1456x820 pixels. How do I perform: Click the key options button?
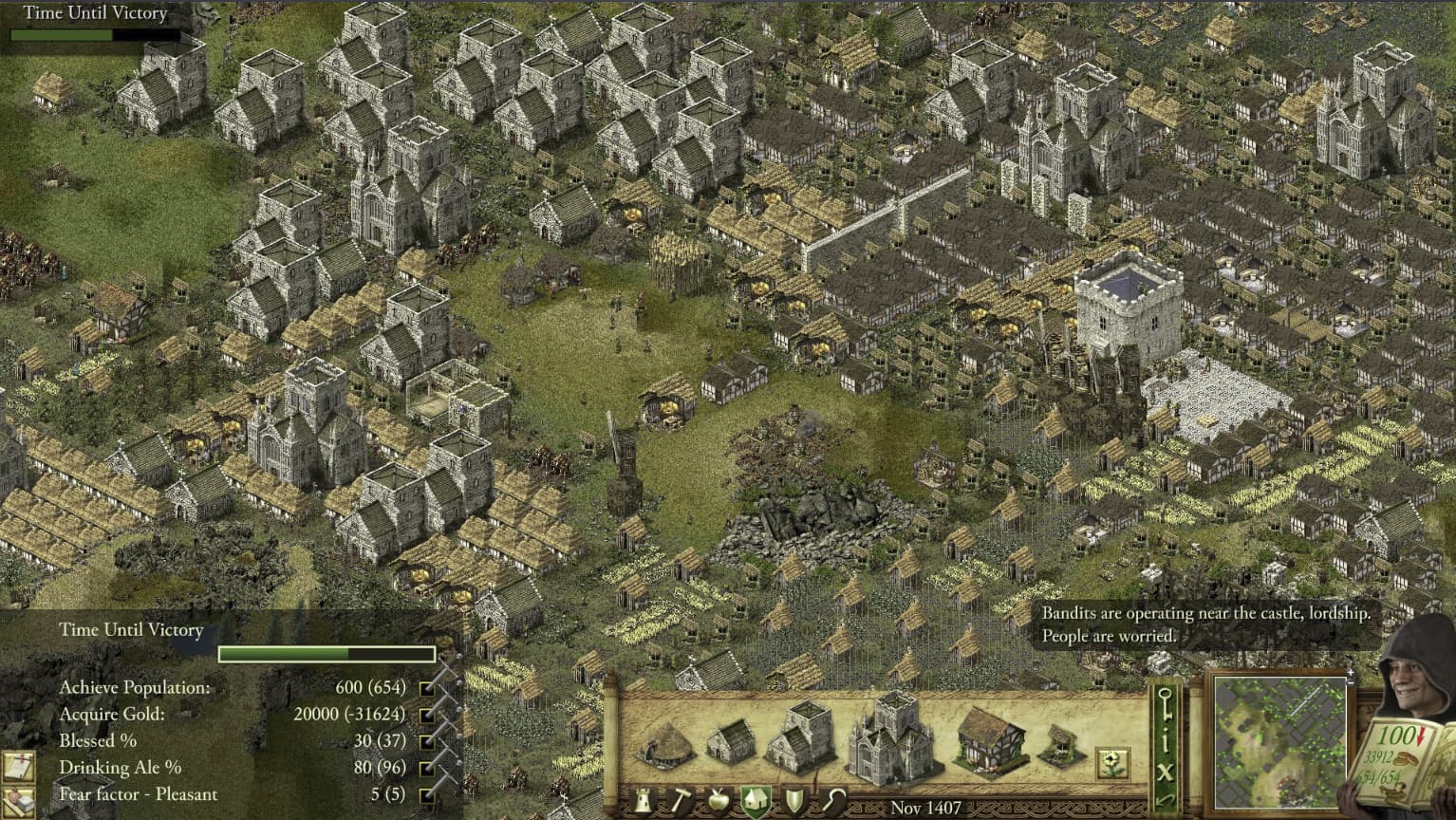[x=1167, y=703]
